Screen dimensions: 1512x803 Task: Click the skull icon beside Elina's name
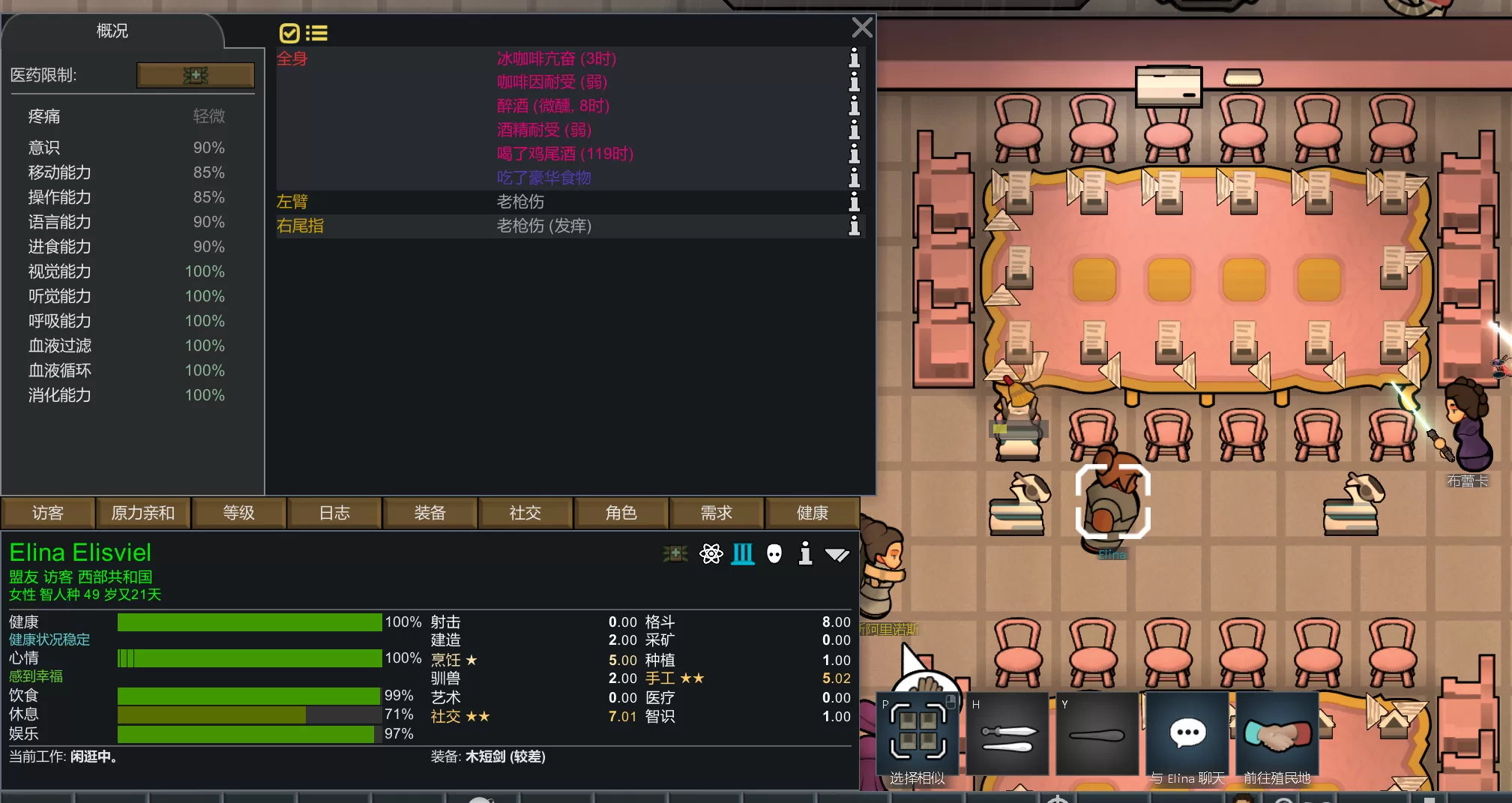tap(774, 554)
